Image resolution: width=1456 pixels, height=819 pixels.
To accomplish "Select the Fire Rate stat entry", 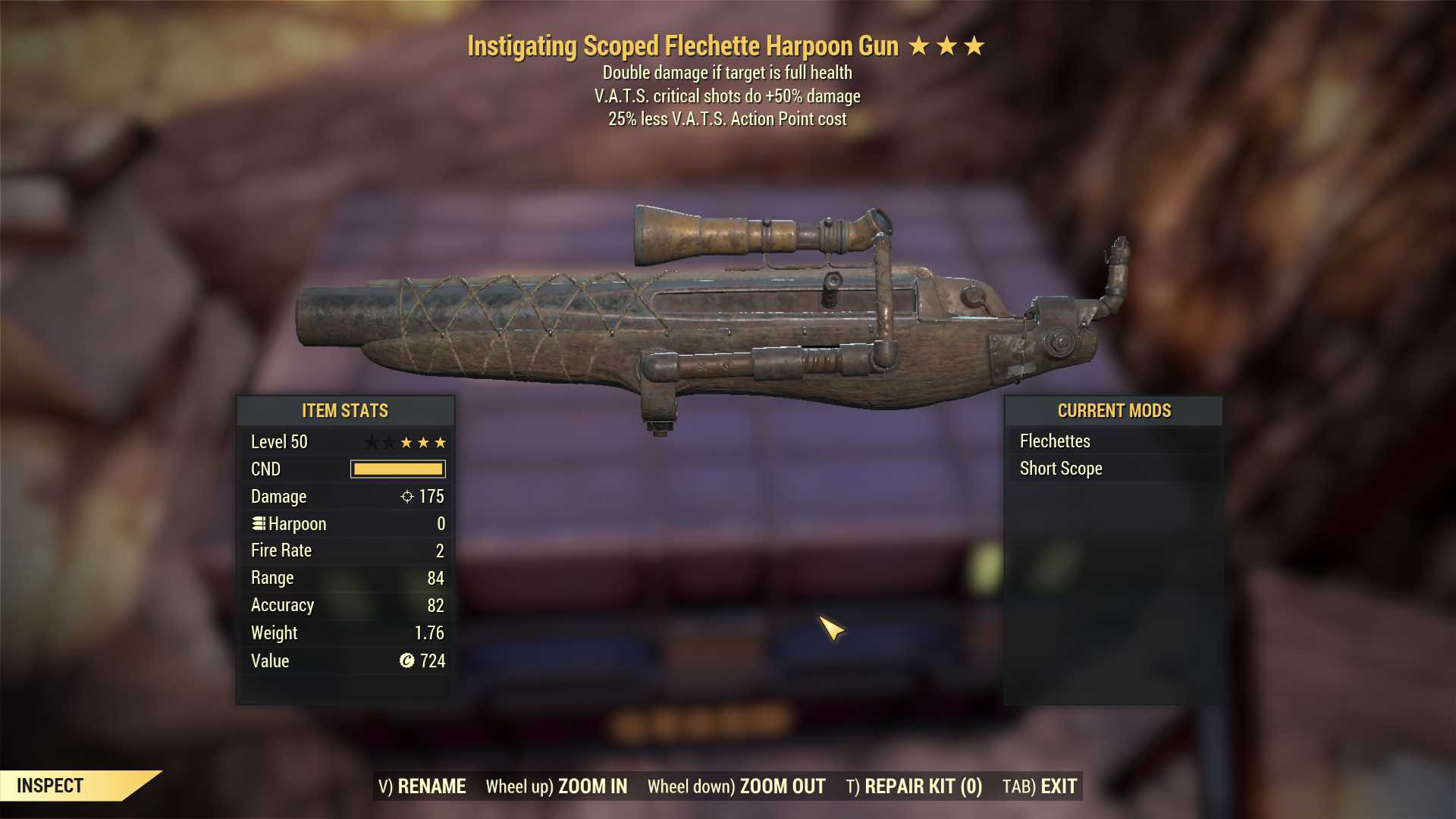I will click(x=345, y=551).
